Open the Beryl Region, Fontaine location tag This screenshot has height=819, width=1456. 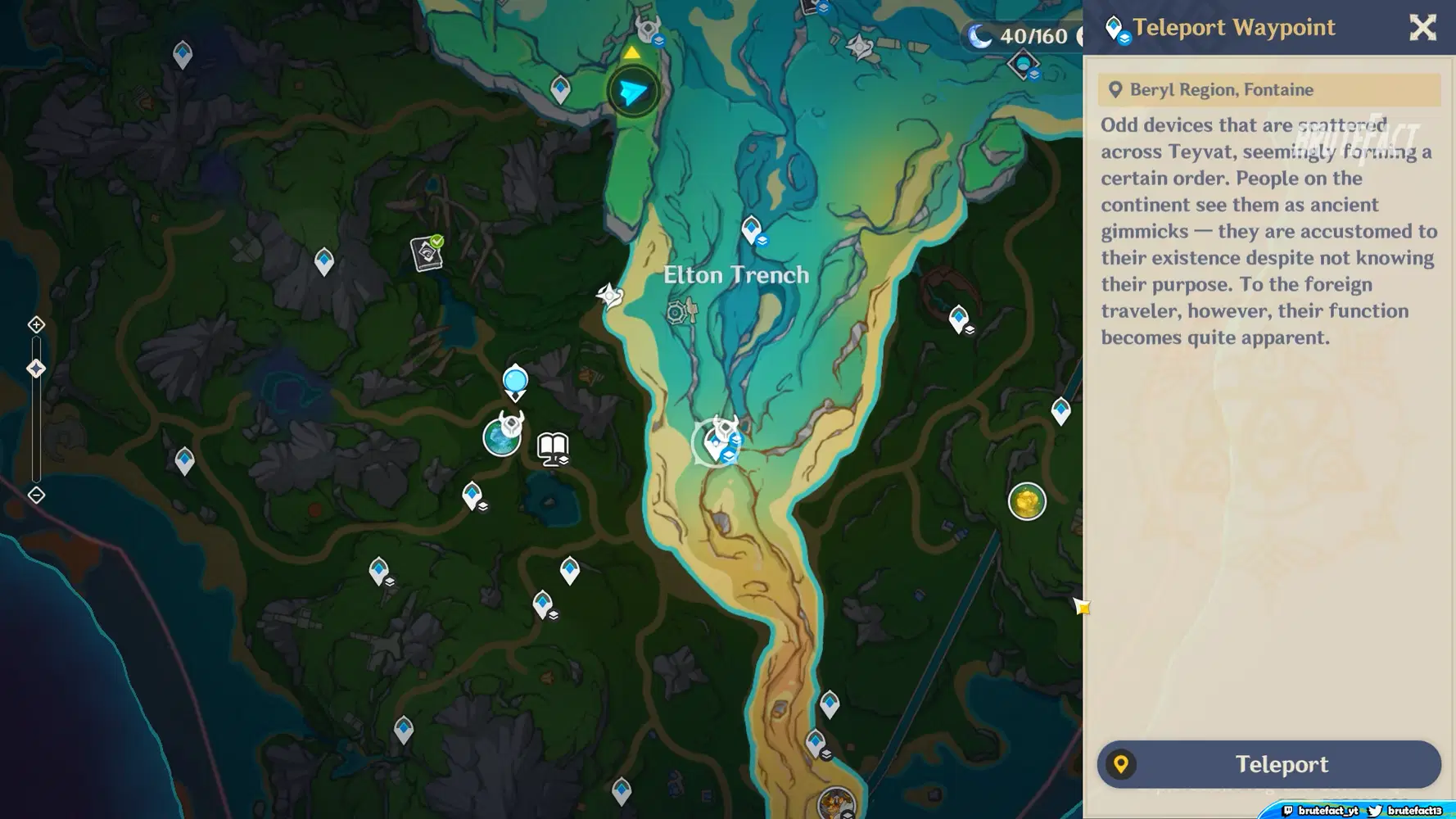1268,89
